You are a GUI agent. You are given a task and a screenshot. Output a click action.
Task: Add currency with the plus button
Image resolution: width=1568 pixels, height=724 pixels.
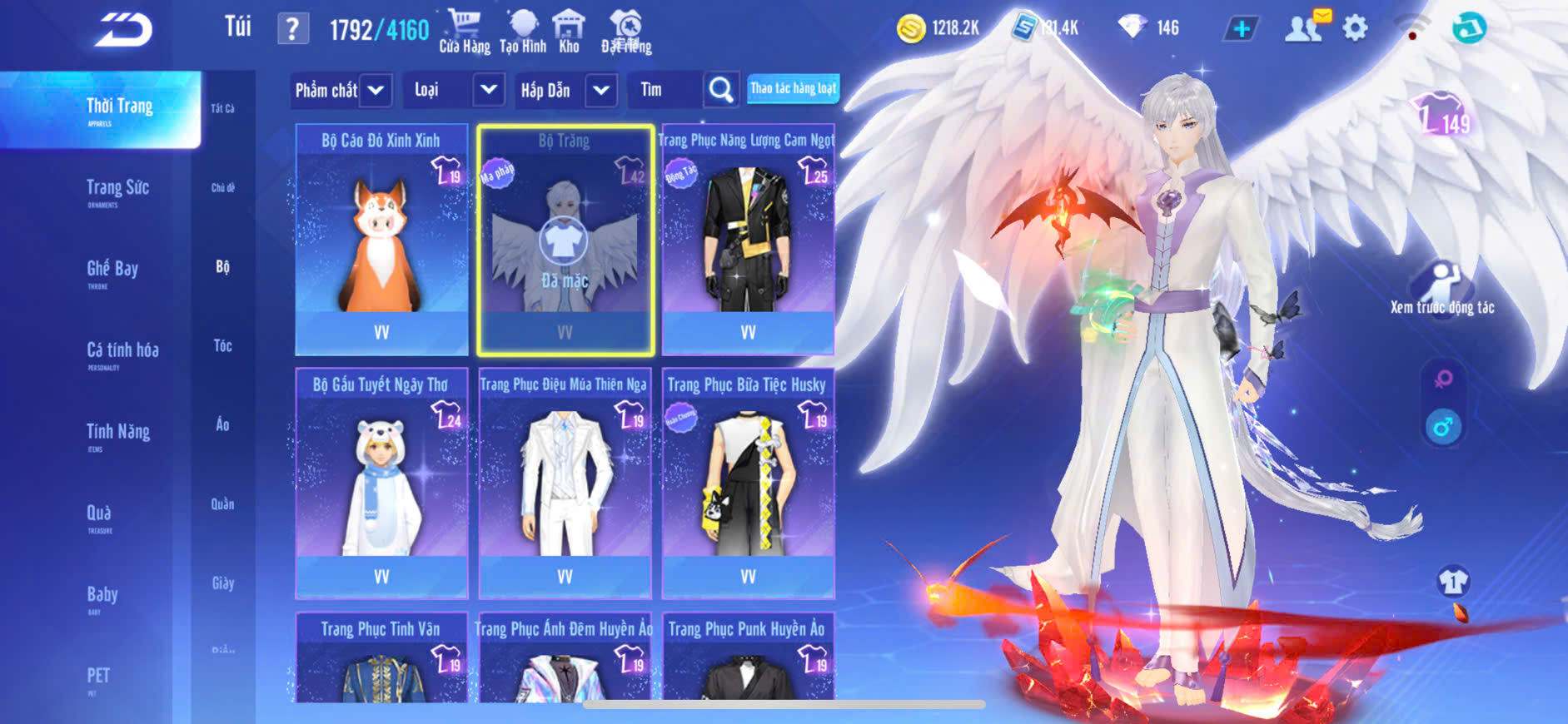(x=1241, y=29)
